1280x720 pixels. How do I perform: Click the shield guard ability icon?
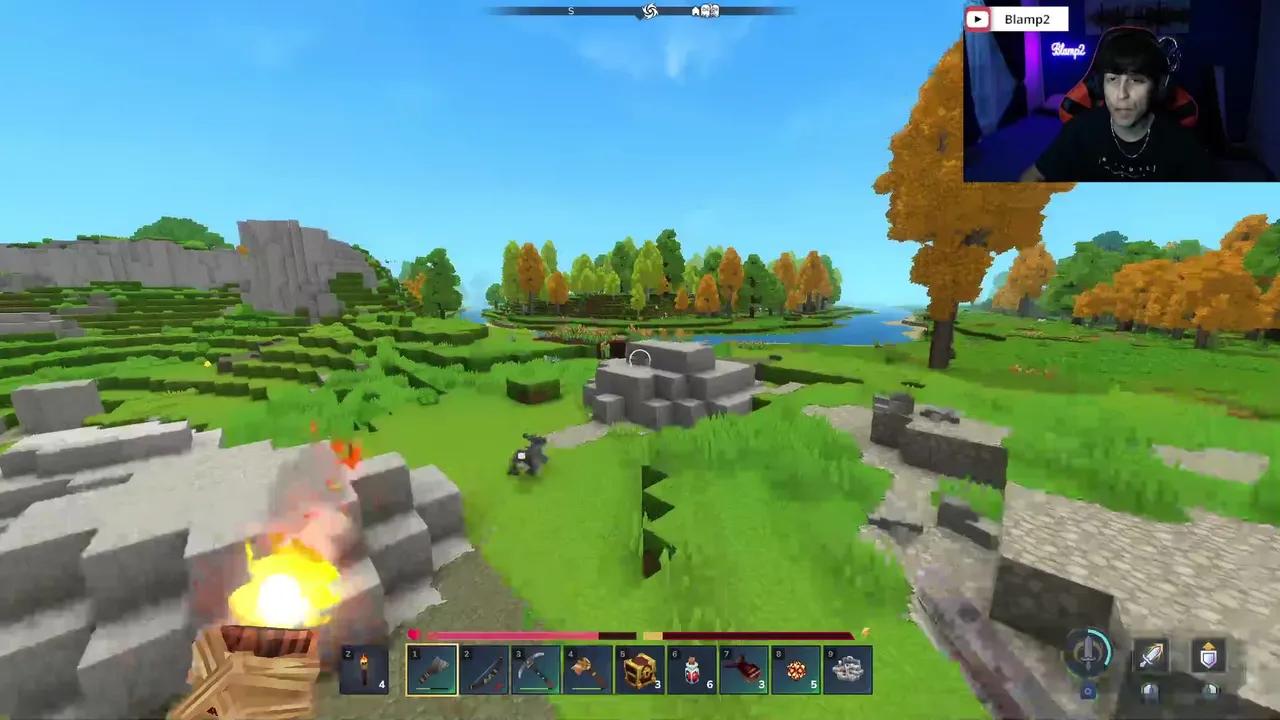tap(1209, 656)
